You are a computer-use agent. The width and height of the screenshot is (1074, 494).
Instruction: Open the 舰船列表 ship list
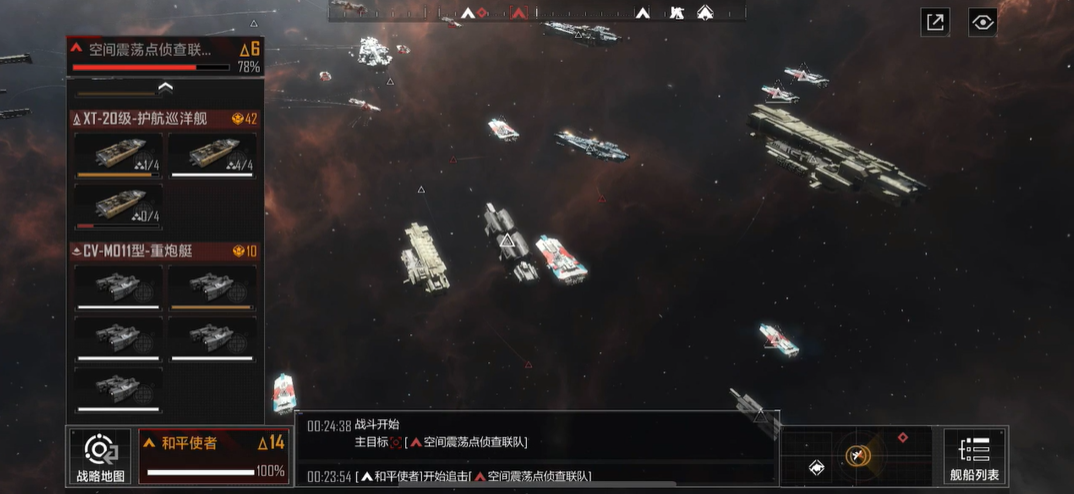(973, 456)
